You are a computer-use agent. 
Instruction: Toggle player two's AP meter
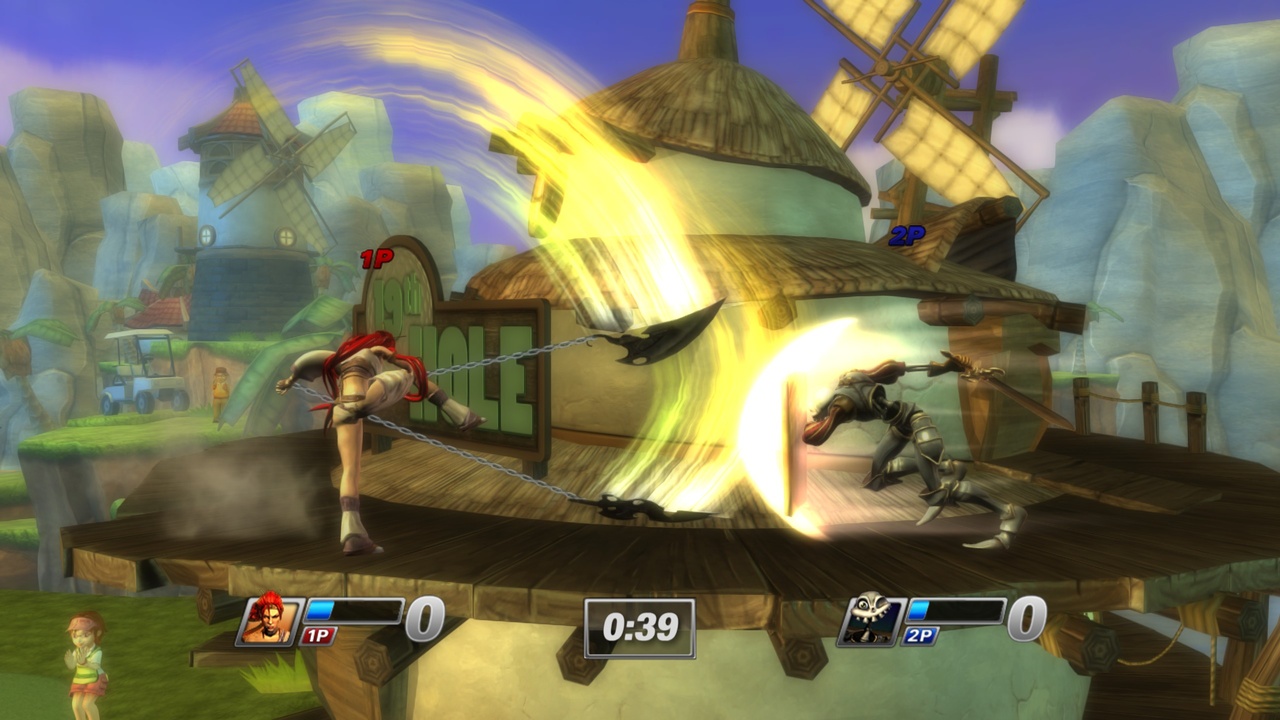point(958,608)
